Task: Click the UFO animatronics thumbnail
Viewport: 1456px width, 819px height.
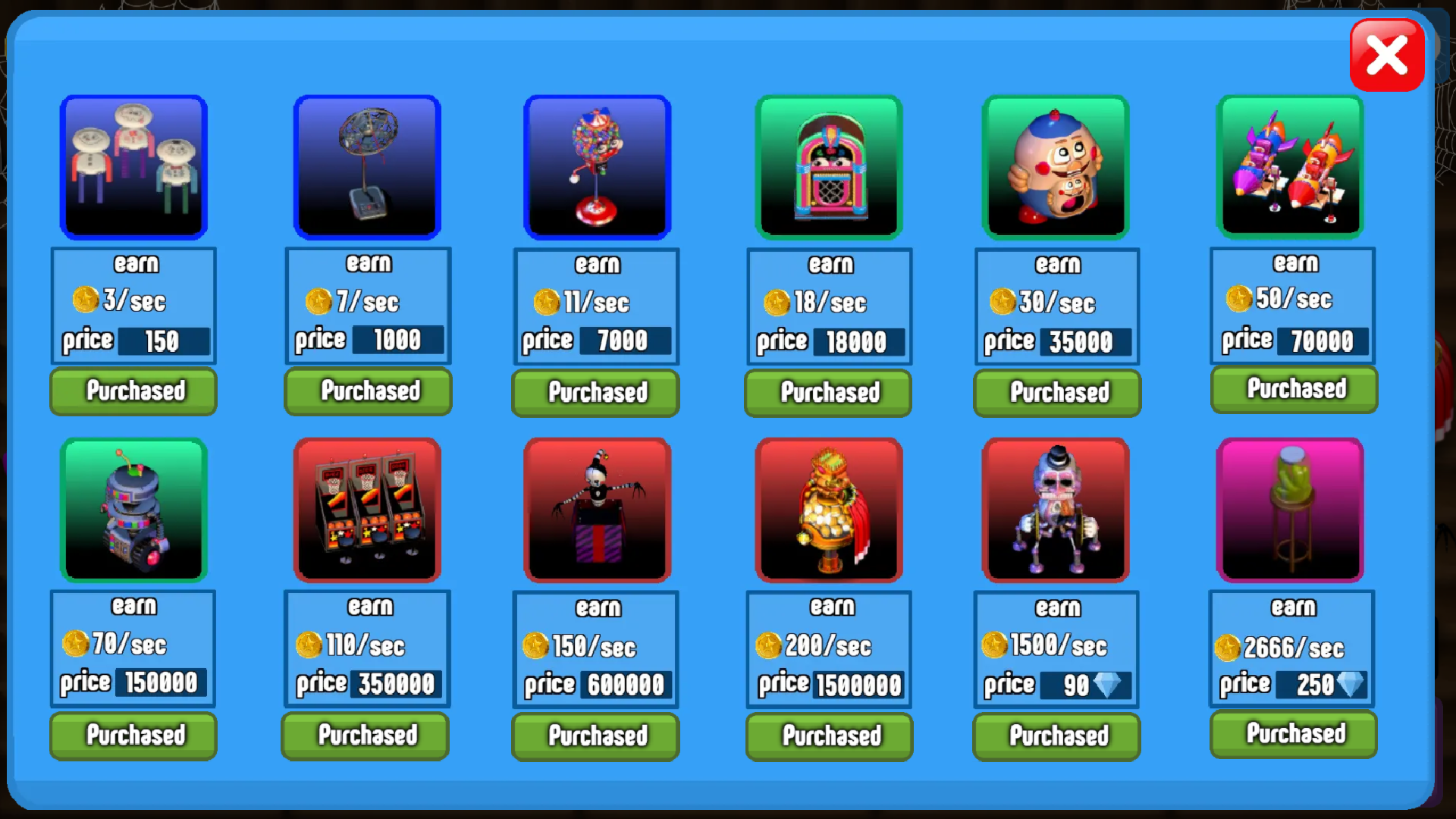Action: click(133, 166)
